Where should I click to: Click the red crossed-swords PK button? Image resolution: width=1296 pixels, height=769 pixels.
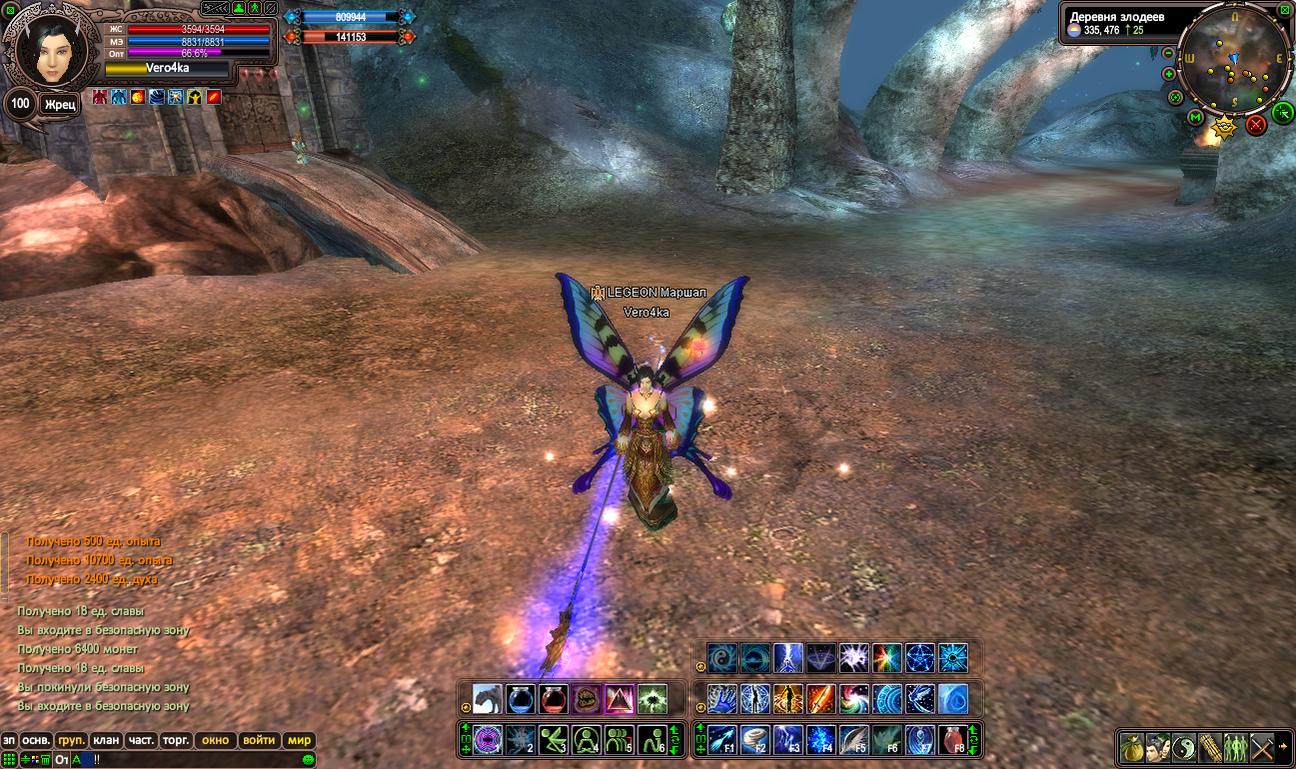pos(1255,124)
